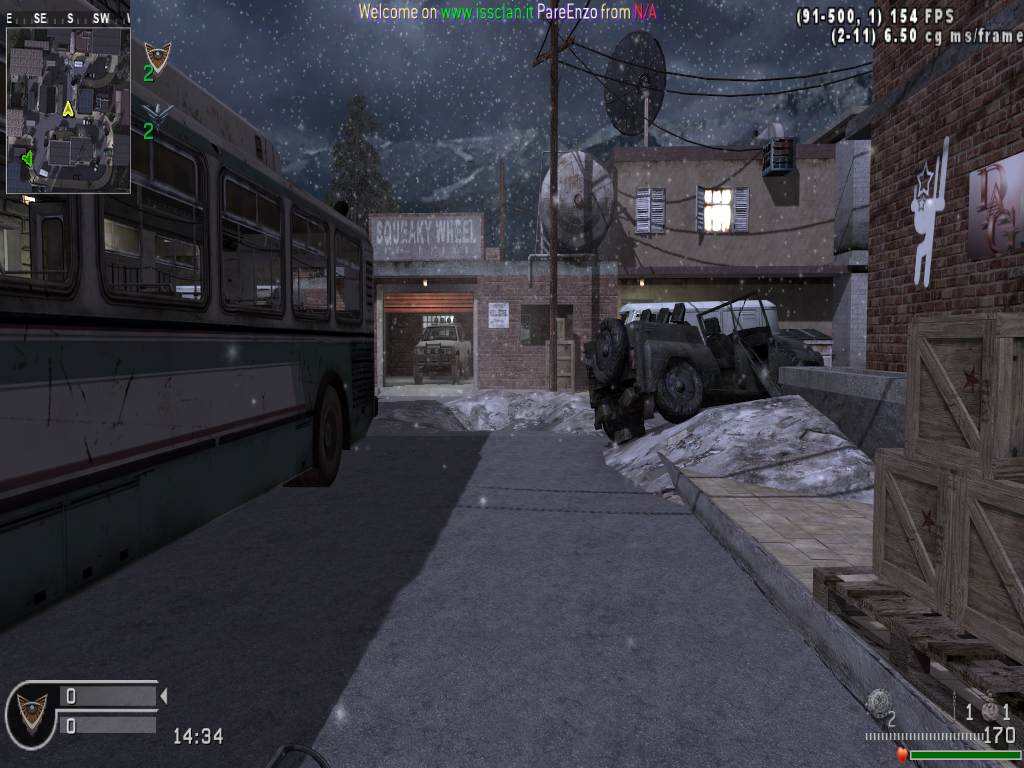The height and width of the screenshot is (768, 1024).
Task: Select the grey winged team icon beside the minimap
Action: click(x=157, y=112)
